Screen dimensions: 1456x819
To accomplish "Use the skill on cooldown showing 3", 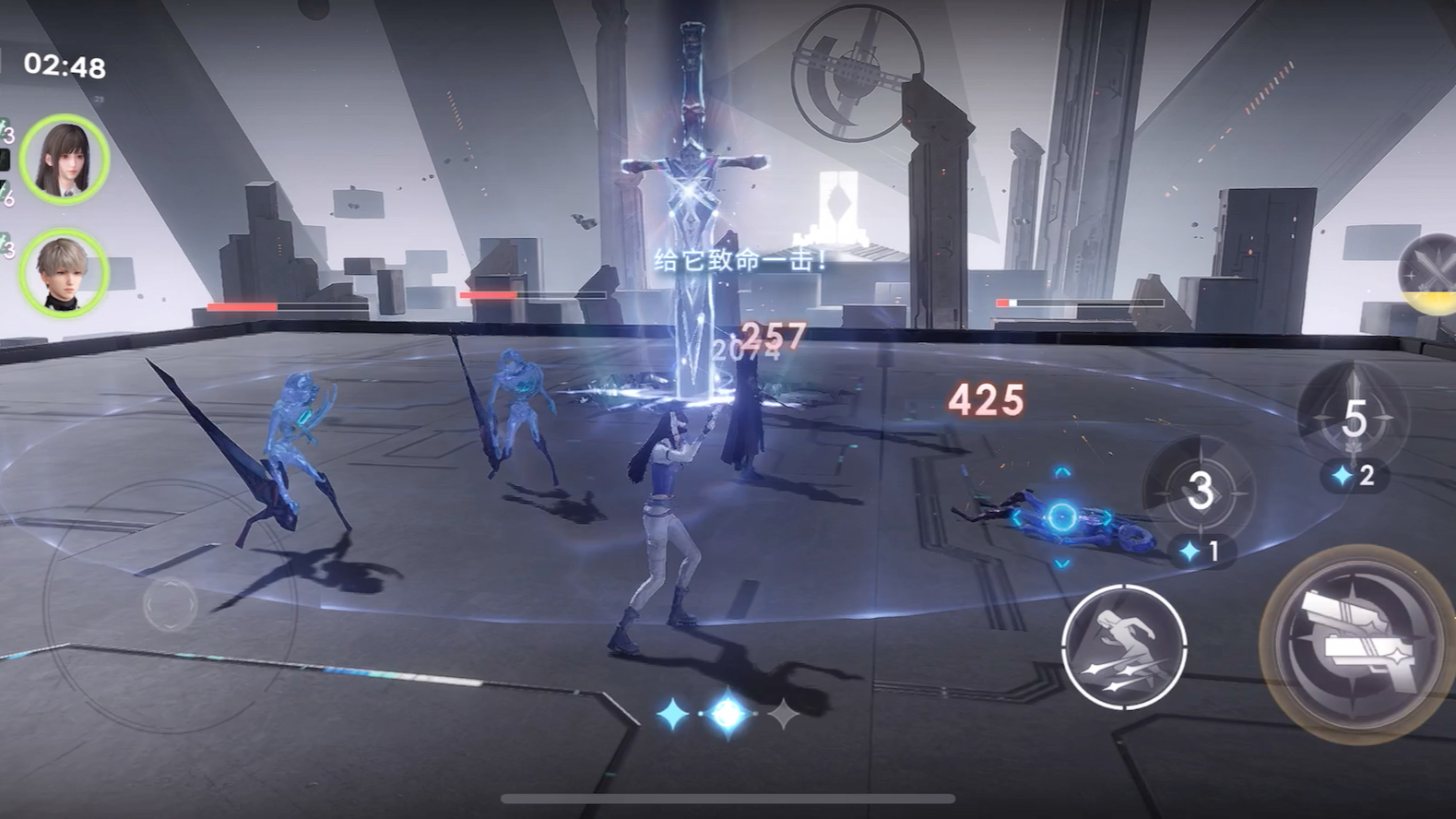I will (1199, 491).
